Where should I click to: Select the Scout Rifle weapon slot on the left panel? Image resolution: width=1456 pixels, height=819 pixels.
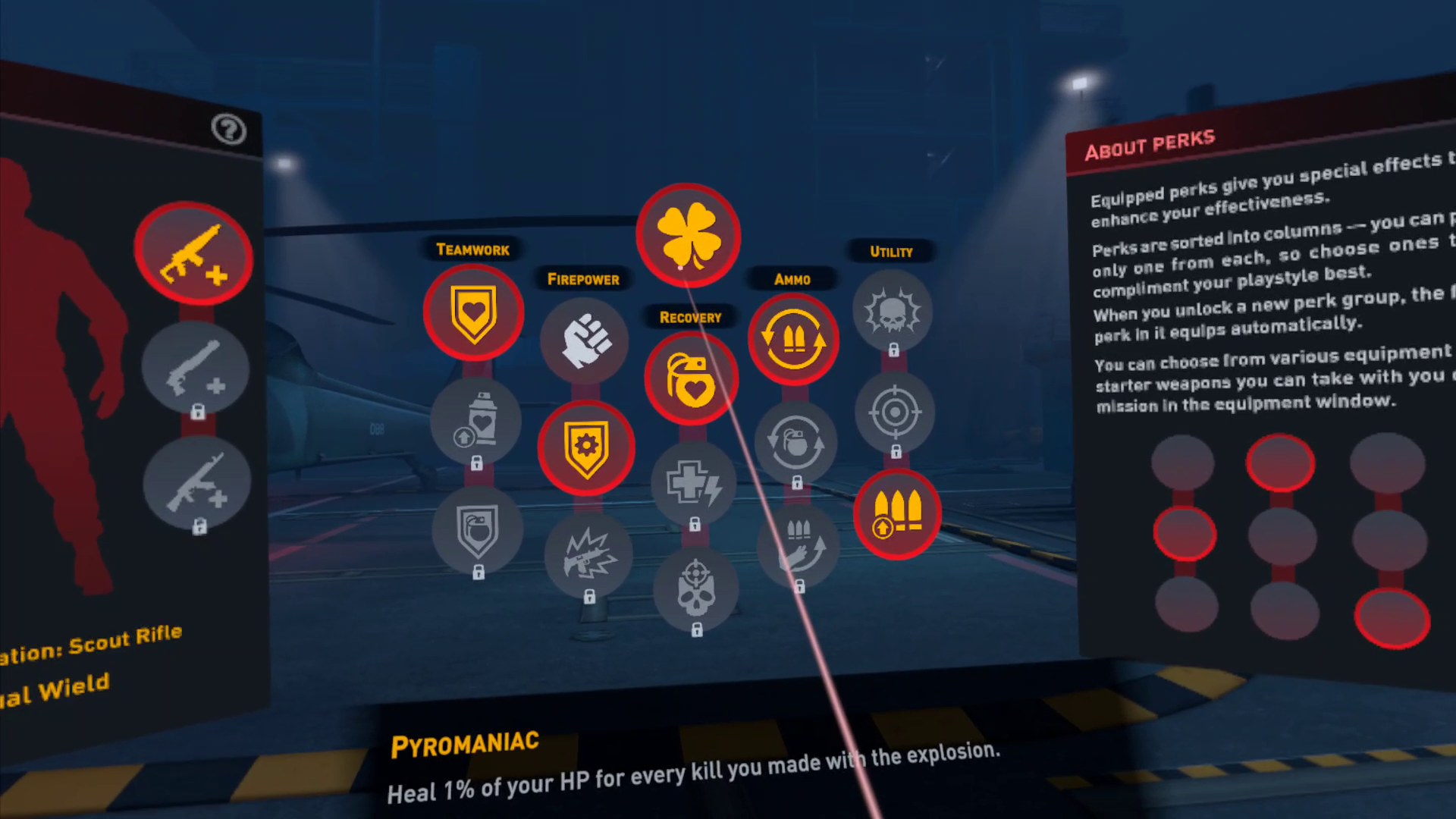[193, 254]
